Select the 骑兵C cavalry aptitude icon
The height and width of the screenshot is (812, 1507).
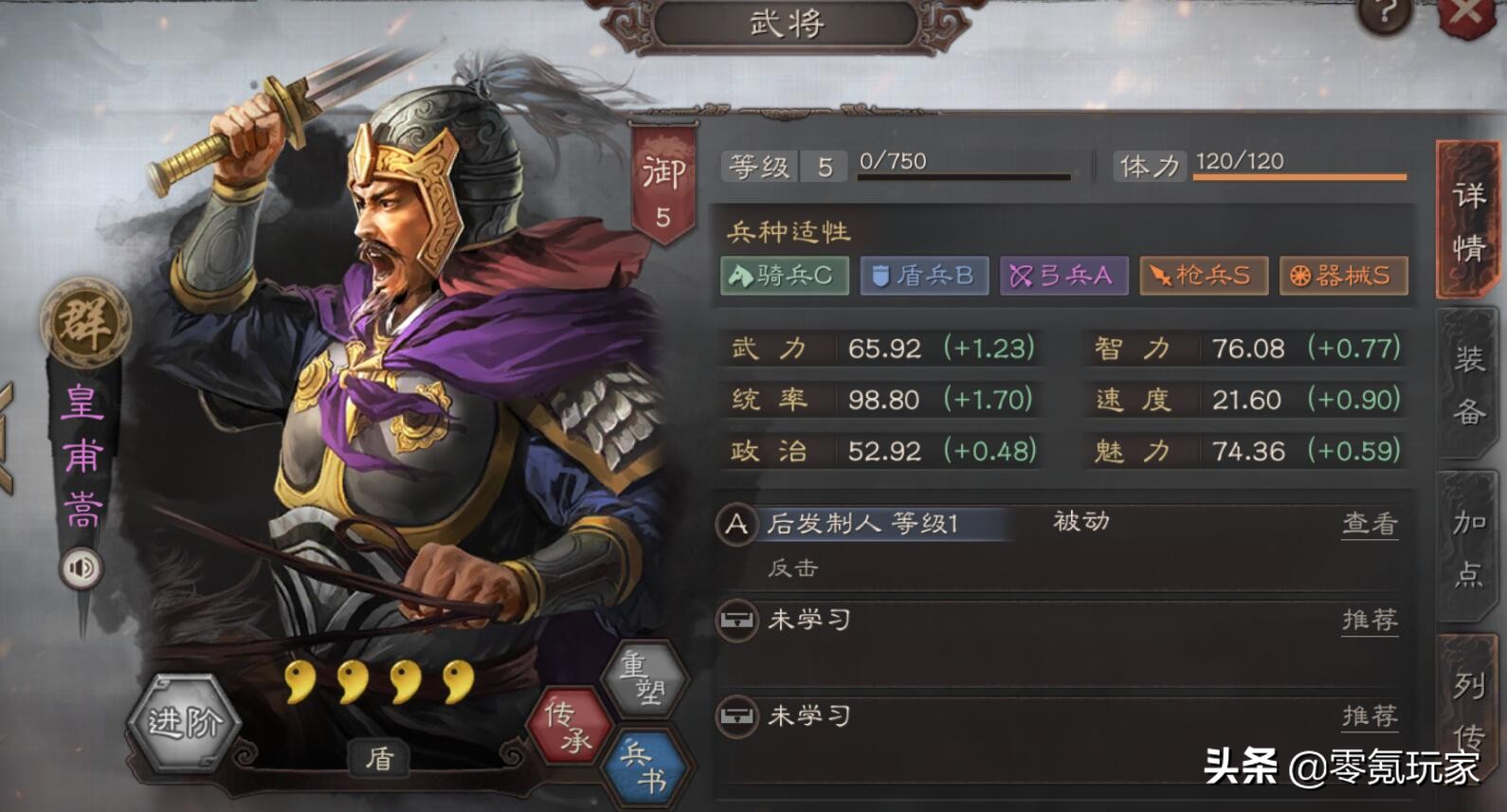(x=783, y=276)
